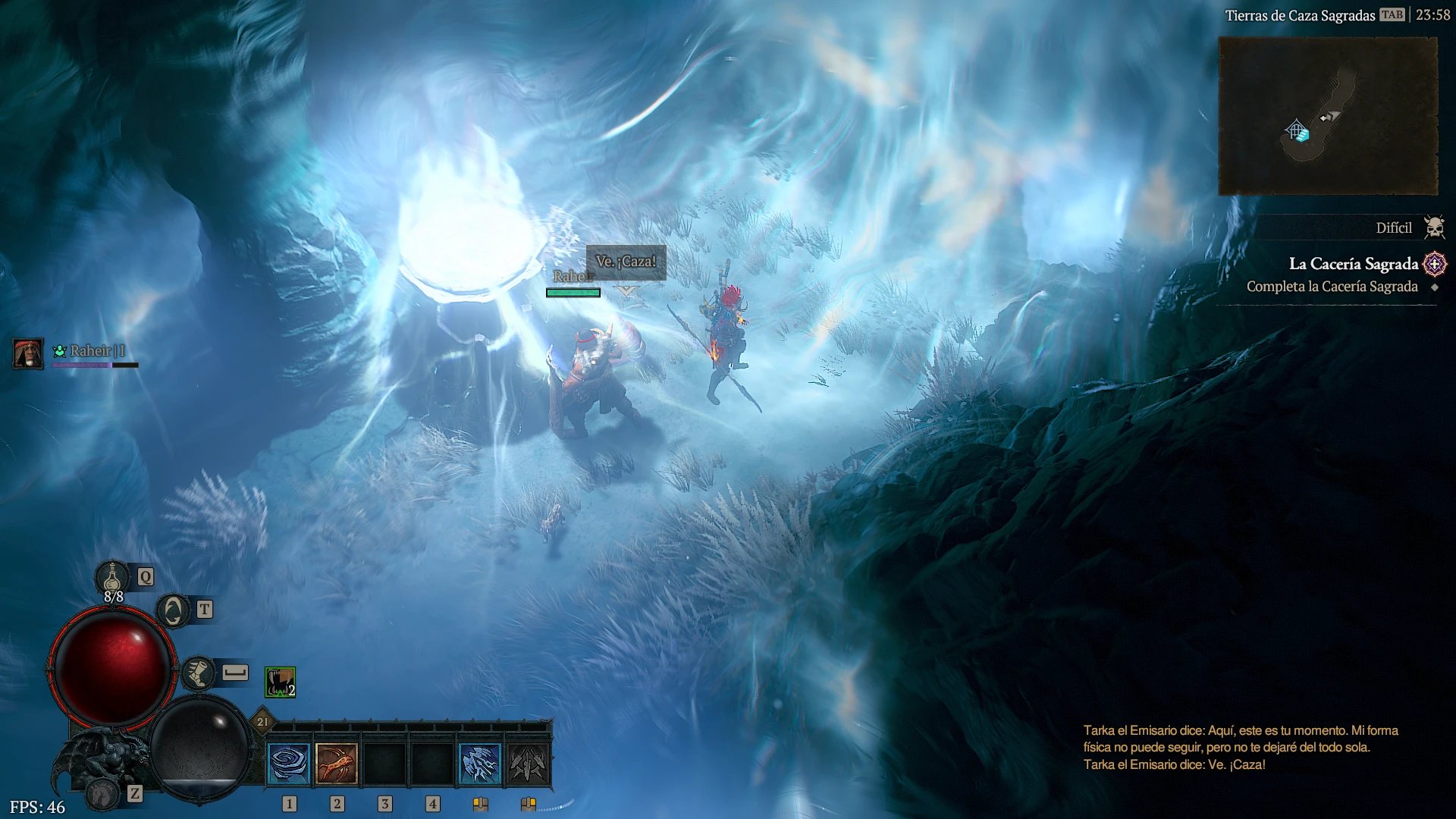Use the healing potion flask
Screen dimensions: 1456x819
click(112, 578)
